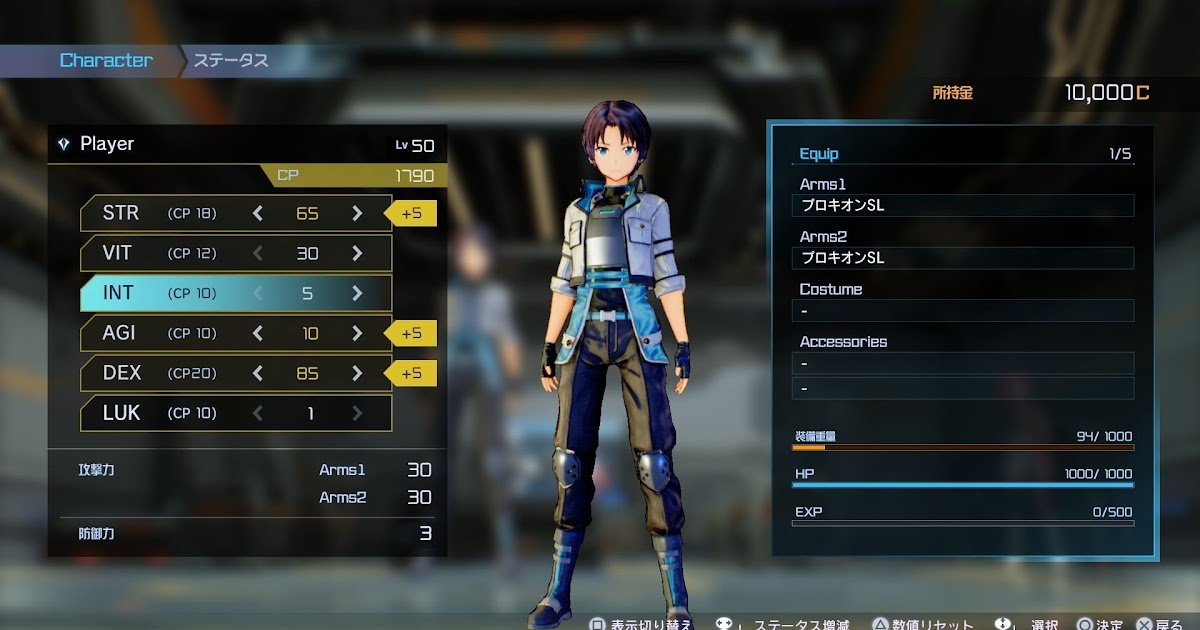The height and width of the screenshot is (630, 1200).
Task: Switch to the Character tab
Action: (x=106, y=60)
